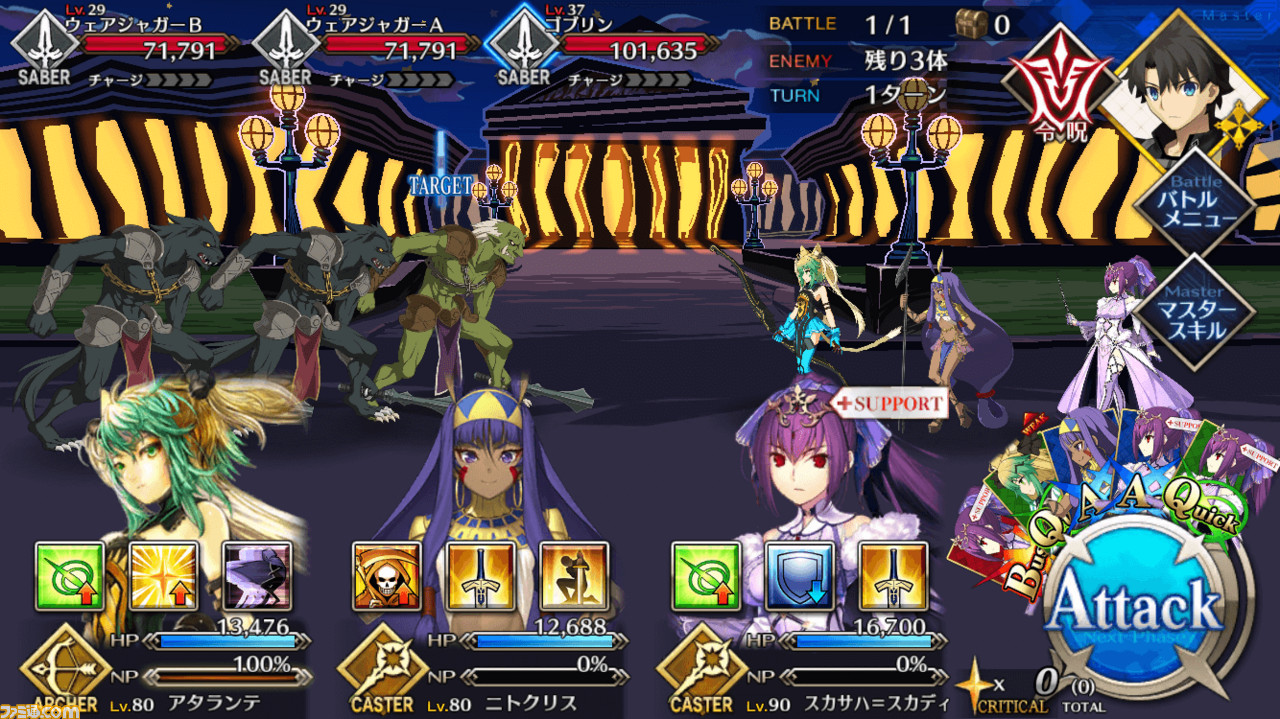Use Nitocris's skull skill icon
The height and width of the screenshot is (719, 1280).
[387, 576]
